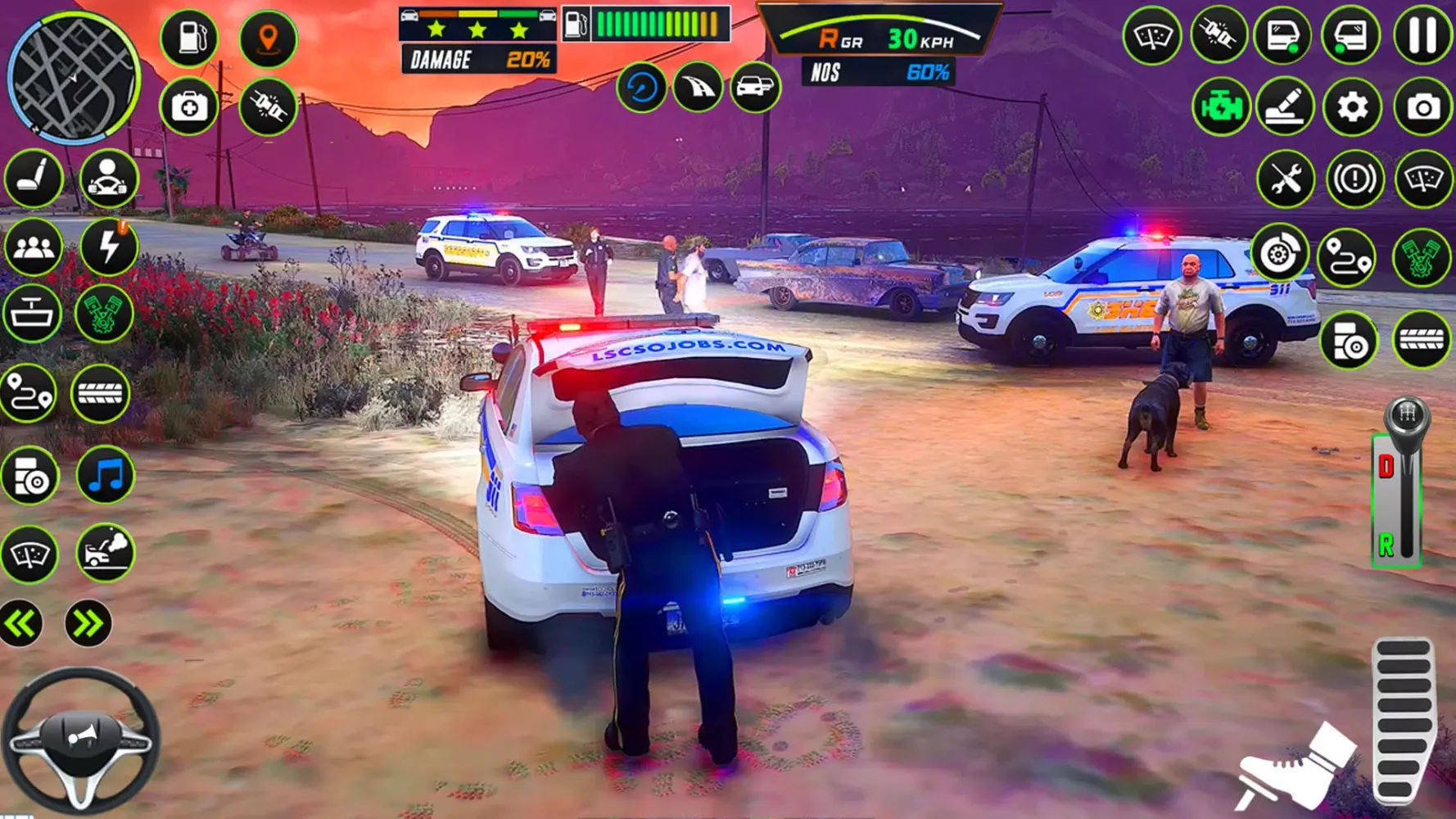Click the left double-arrow turn signal
Image resolution: width=1456 pixels, height=819 pixels.
click(21, 624)
